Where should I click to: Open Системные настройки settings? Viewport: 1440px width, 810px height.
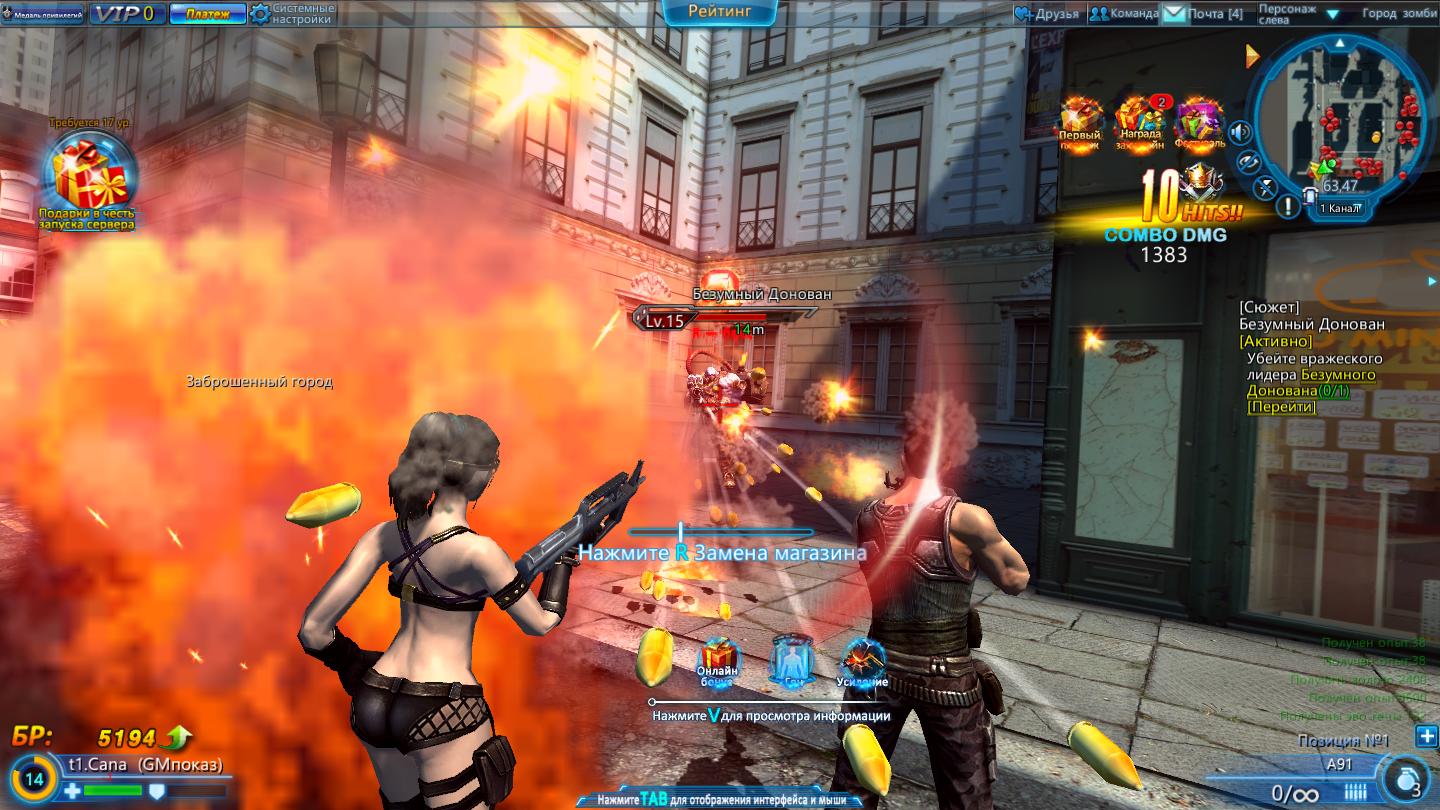pos(292,13)
